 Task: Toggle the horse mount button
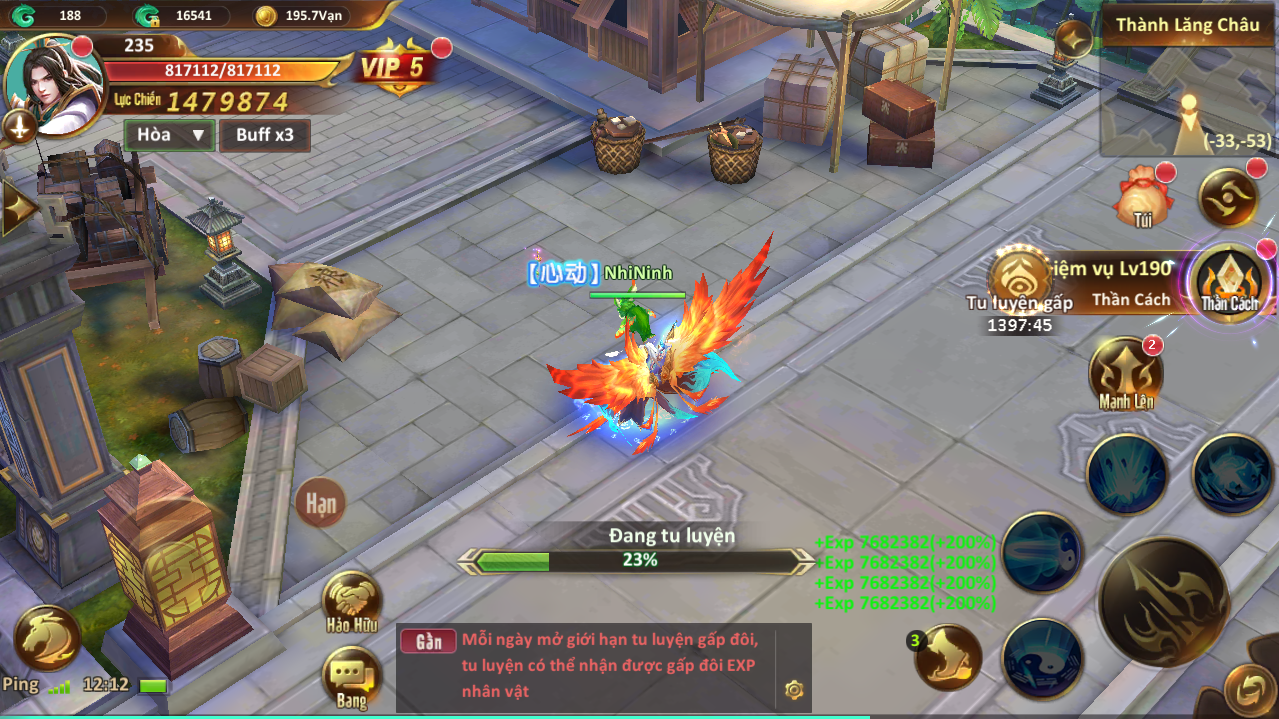coord(47,636)
